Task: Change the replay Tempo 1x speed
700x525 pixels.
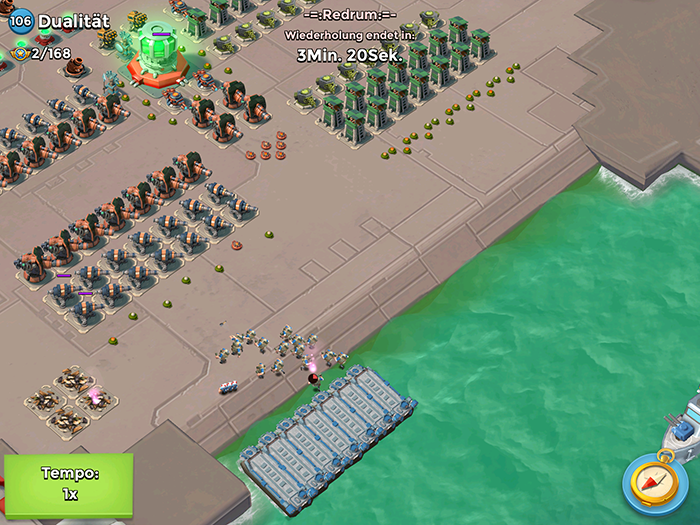Action: click(68, 483)
